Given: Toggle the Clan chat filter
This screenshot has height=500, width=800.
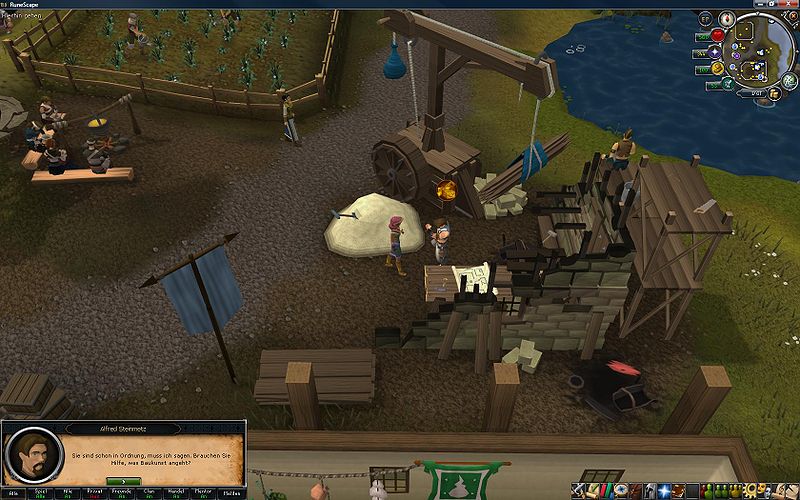Looking at the screenshot, I should (149, 493).
